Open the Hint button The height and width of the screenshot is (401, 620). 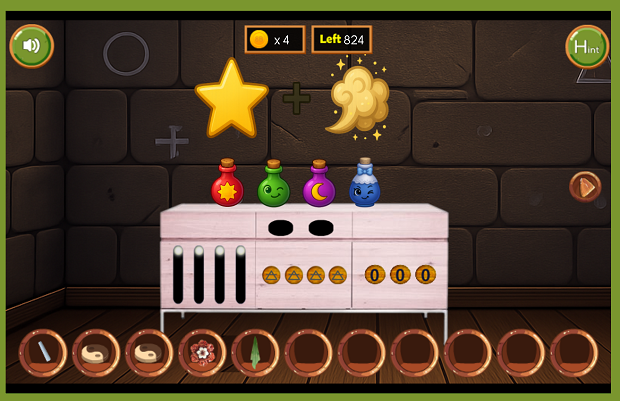[587, 46]
